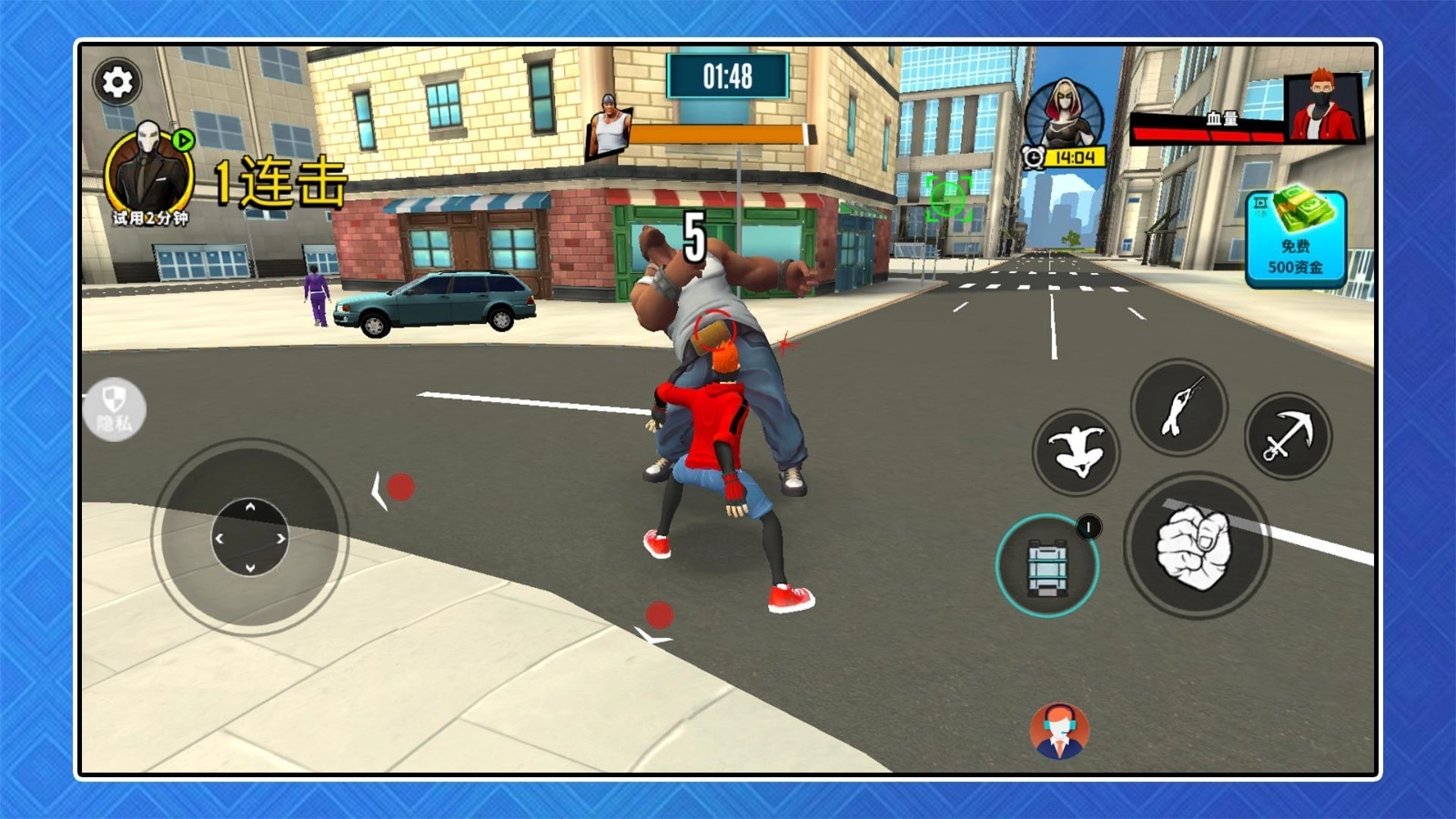The width and height of the screenshot is (1456, 819).
Task: Tap the privacy shield button
Action: (x=114, y=409)
